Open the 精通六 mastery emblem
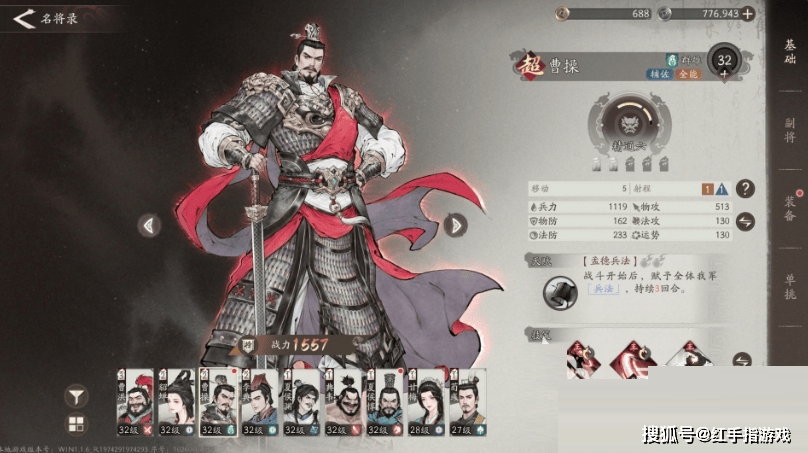Viewport: 808px width, 453px height. (629, 127)
